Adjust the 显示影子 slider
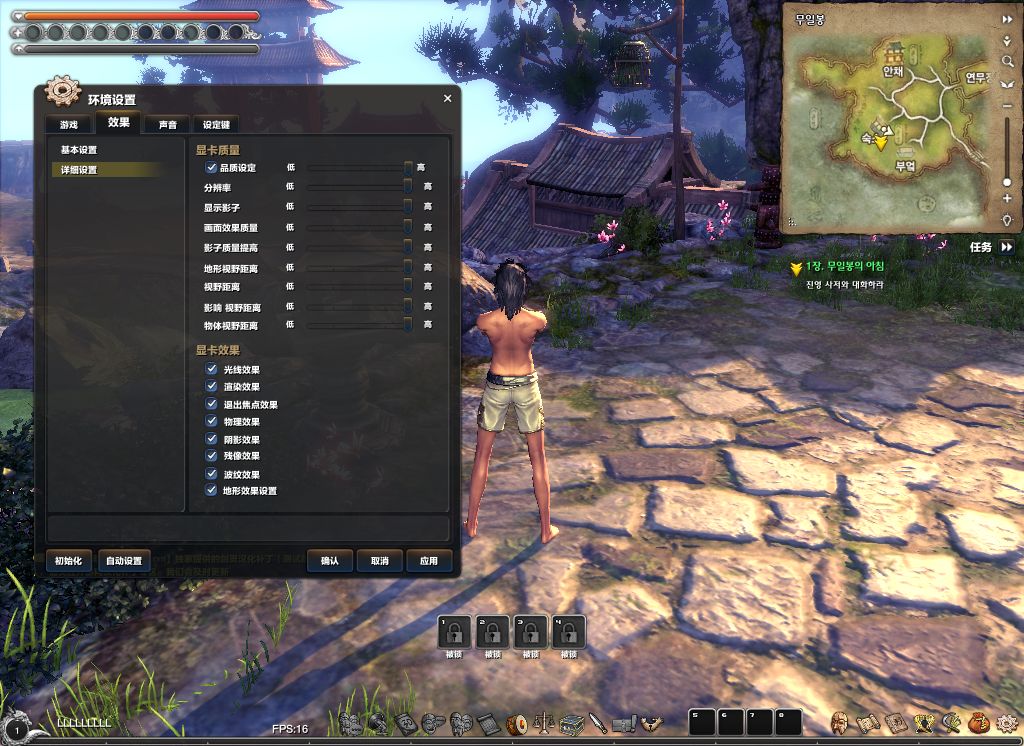This screenshot has width=1024, height=746. point(358,207)
